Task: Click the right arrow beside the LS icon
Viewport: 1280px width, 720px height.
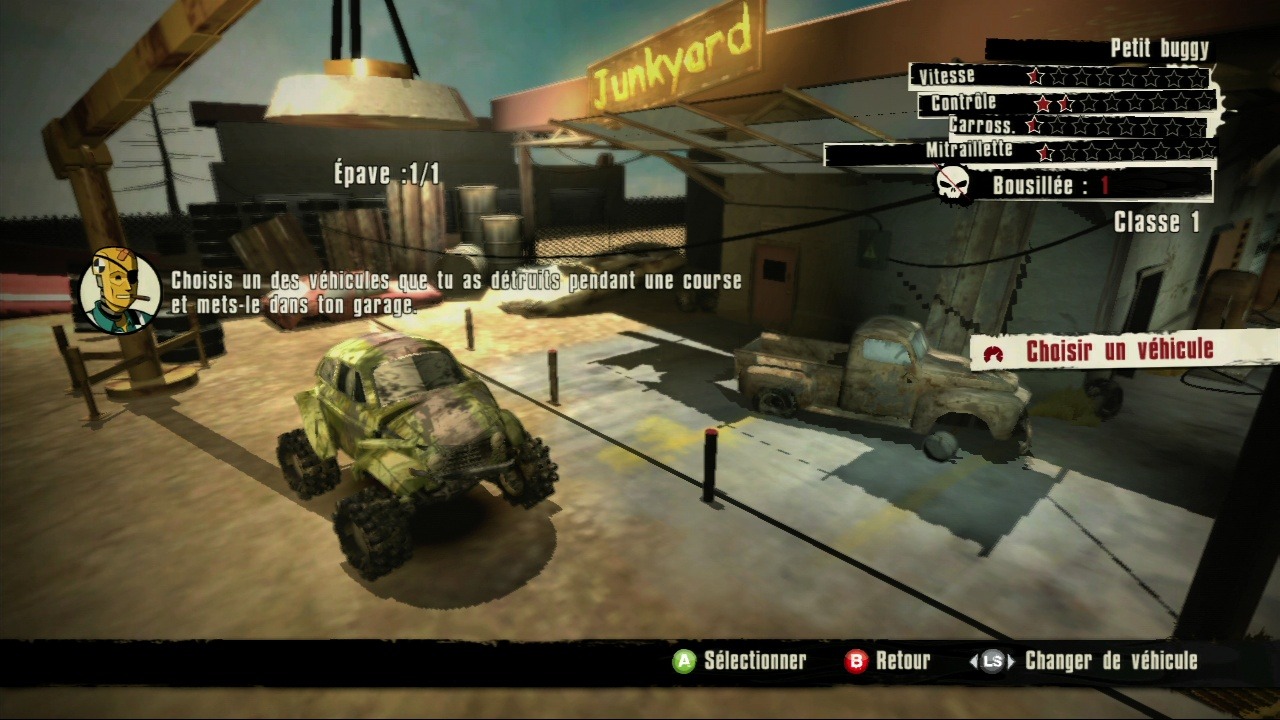Action: (x=1012, y=660)
